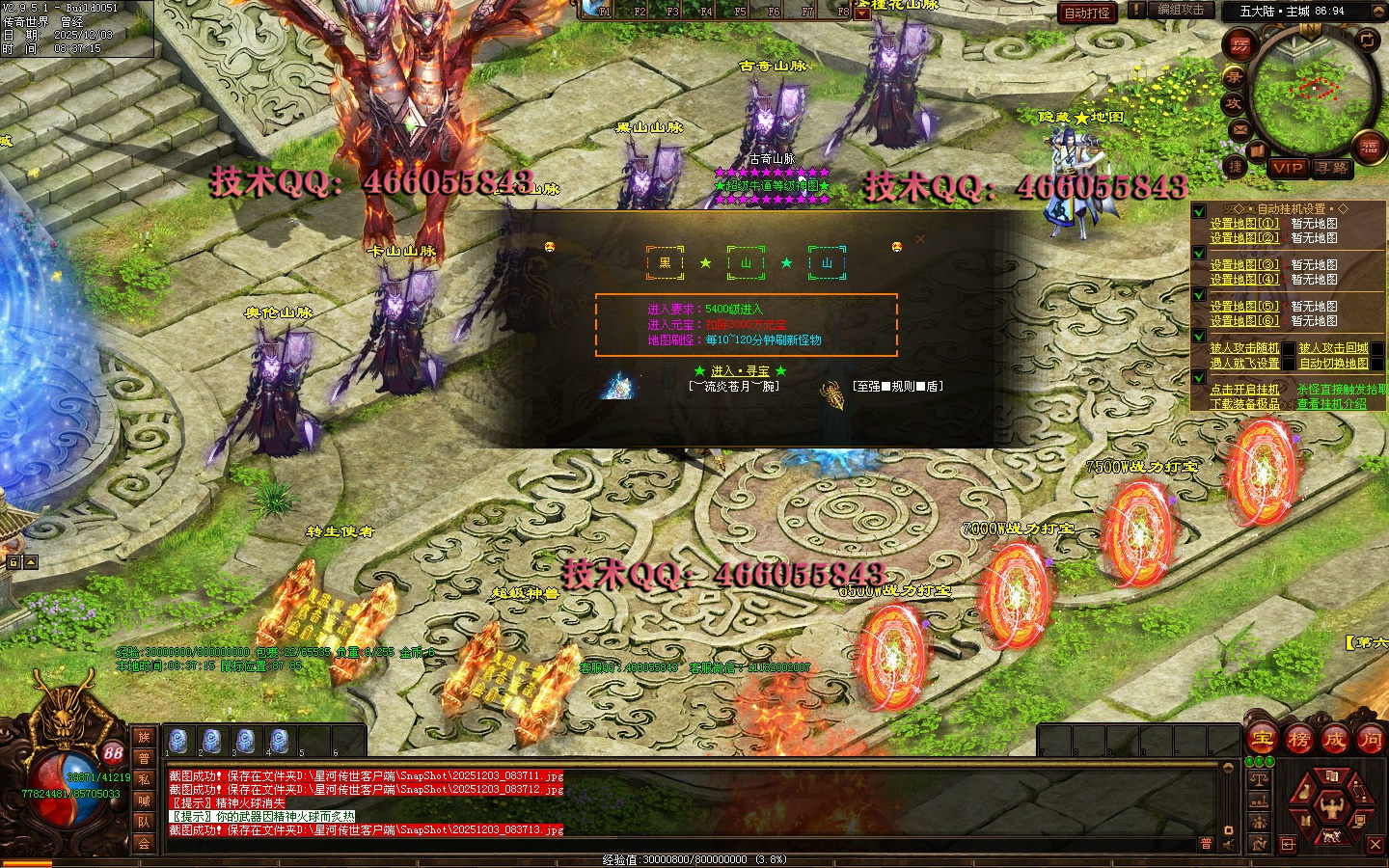
Task: Click the 进入·寻宝 link in the dialog
Action: (x=740, y=371)
